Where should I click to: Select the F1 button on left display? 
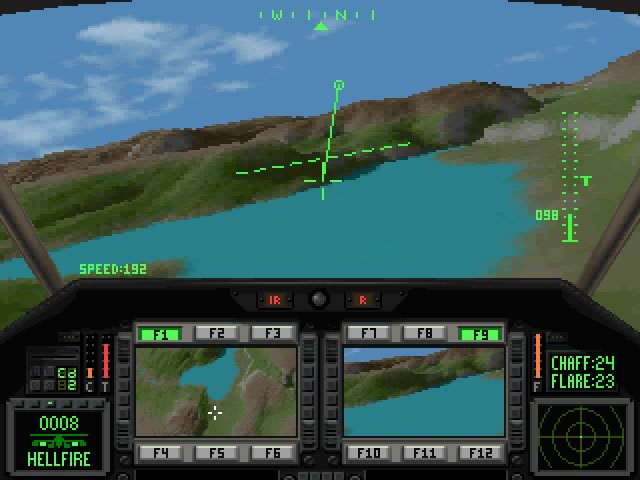click(x=161, y=334)
